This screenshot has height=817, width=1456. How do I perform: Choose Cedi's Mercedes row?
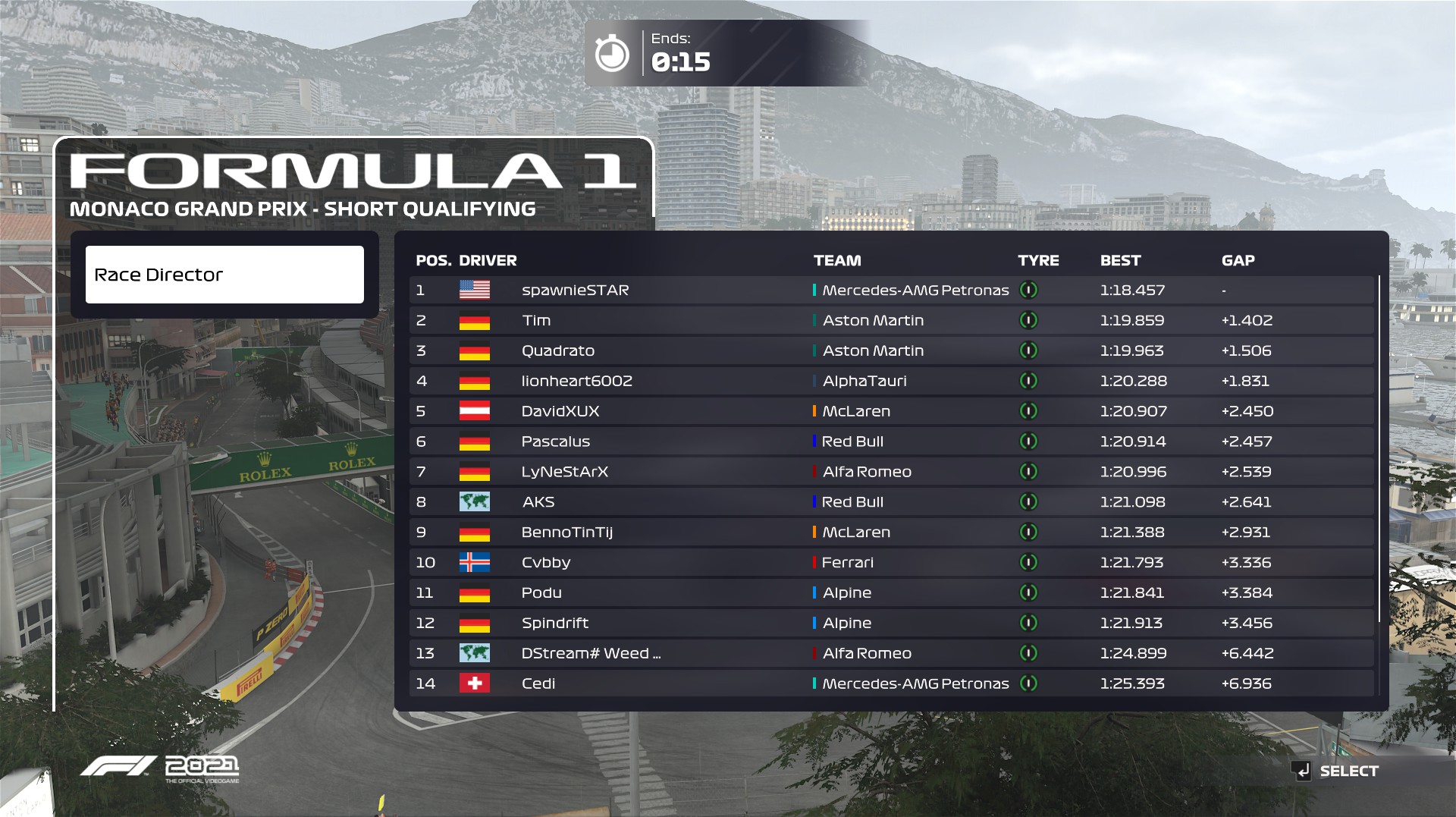(891, 683)
